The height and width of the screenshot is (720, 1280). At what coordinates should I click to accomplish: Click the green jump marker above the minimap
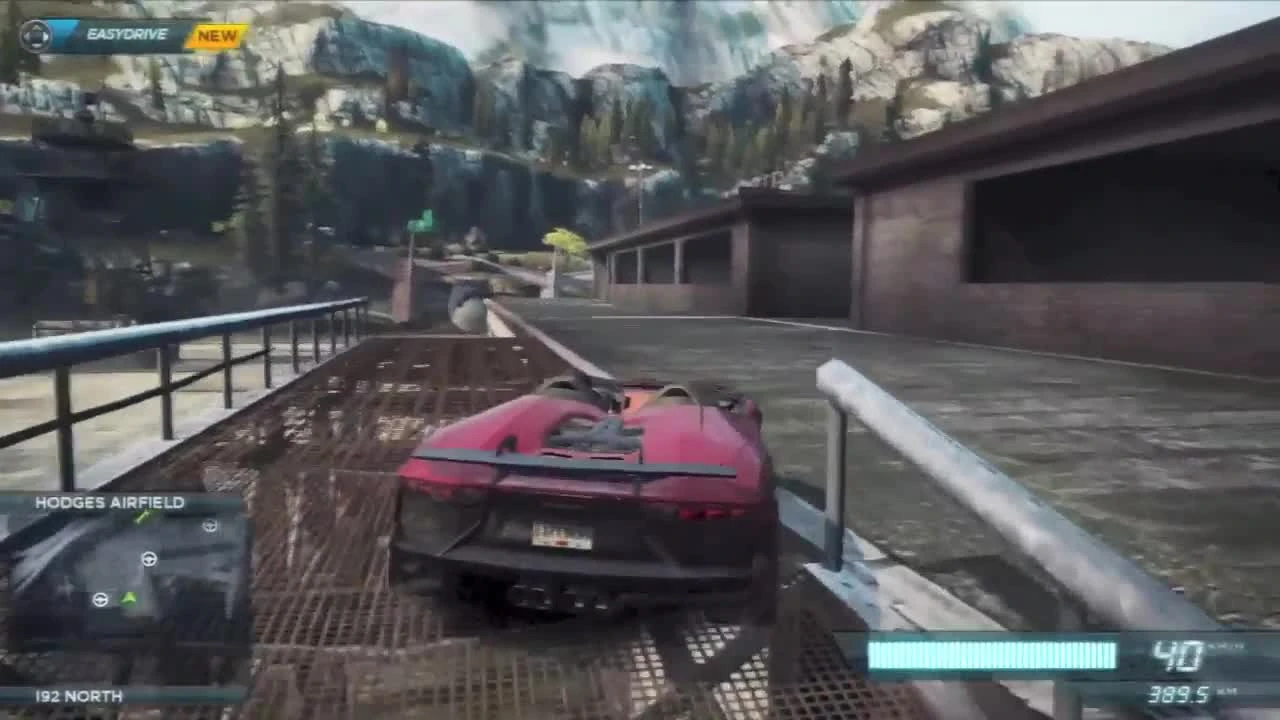pos(142,516)
